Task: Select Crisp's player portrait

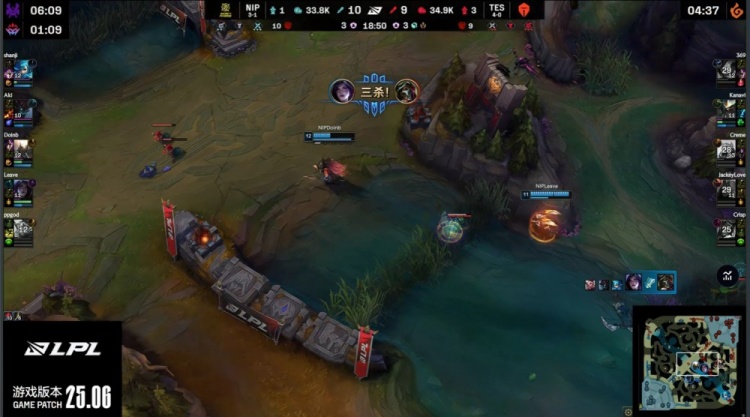Action: [x=727, y=232]
